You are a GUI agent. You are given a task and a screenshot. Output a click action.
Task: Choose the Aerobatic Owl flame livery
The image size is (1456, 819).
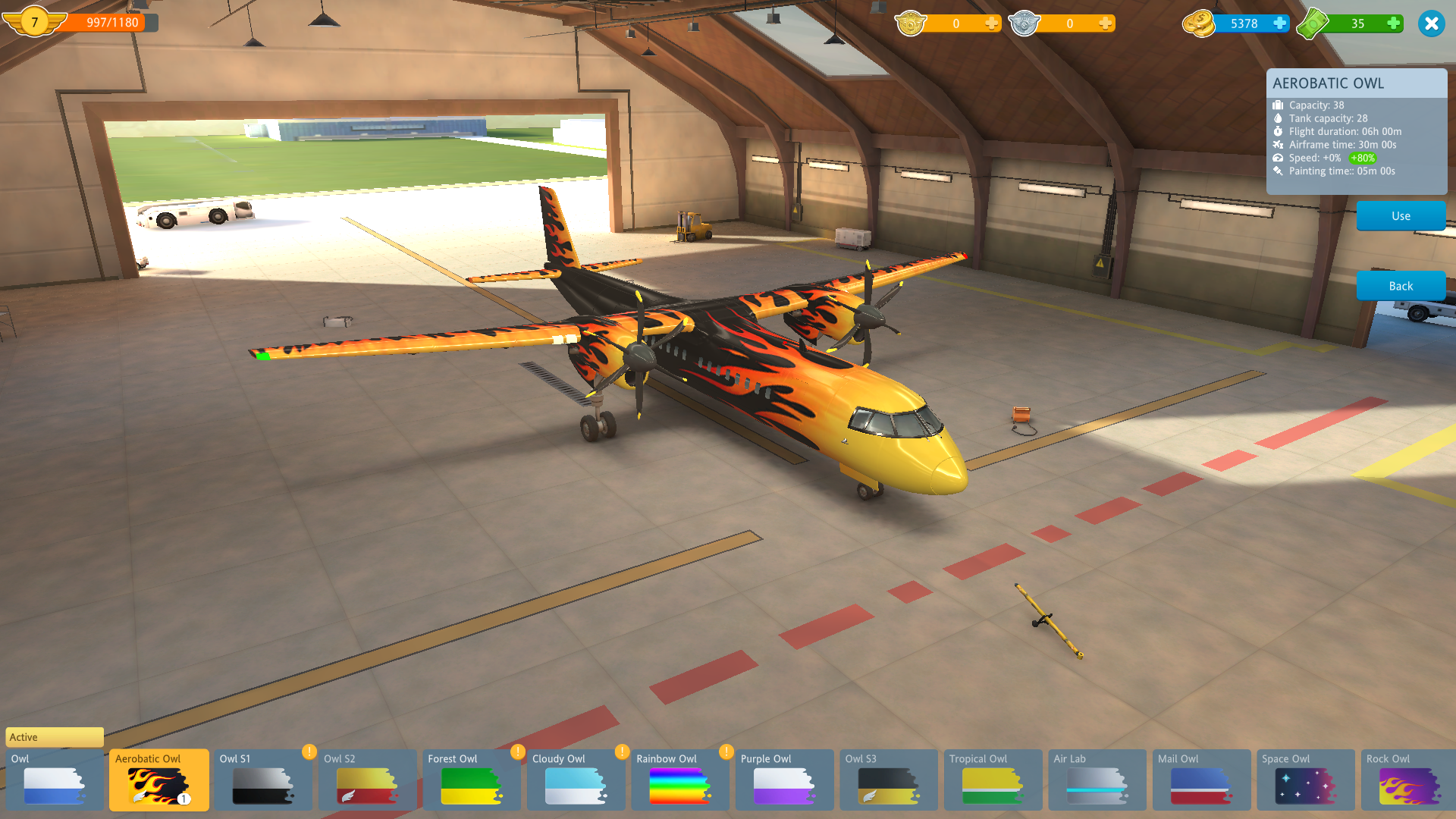click(158, 780)
